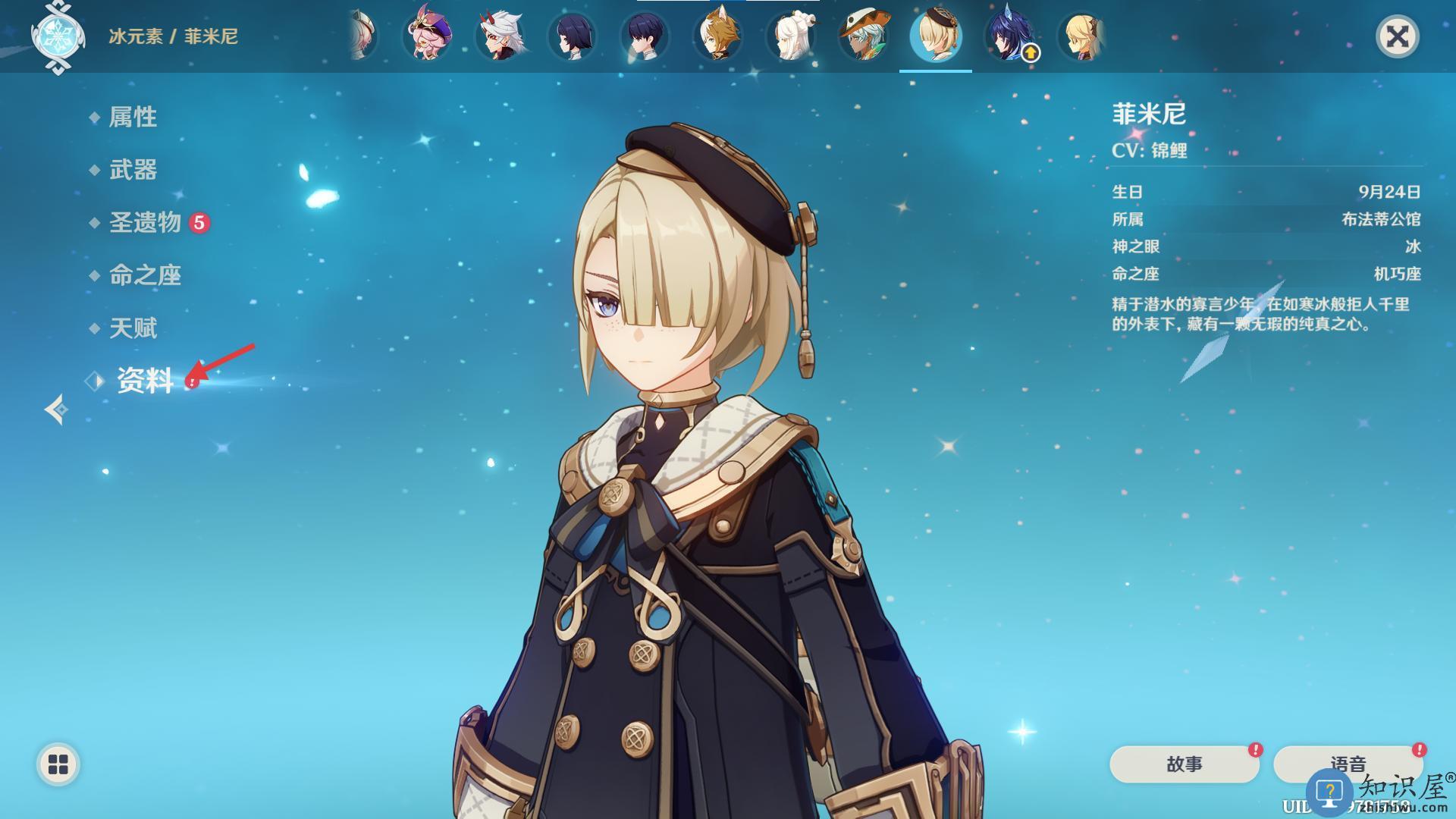Show the 命之座 constellation page

[145, 275]
